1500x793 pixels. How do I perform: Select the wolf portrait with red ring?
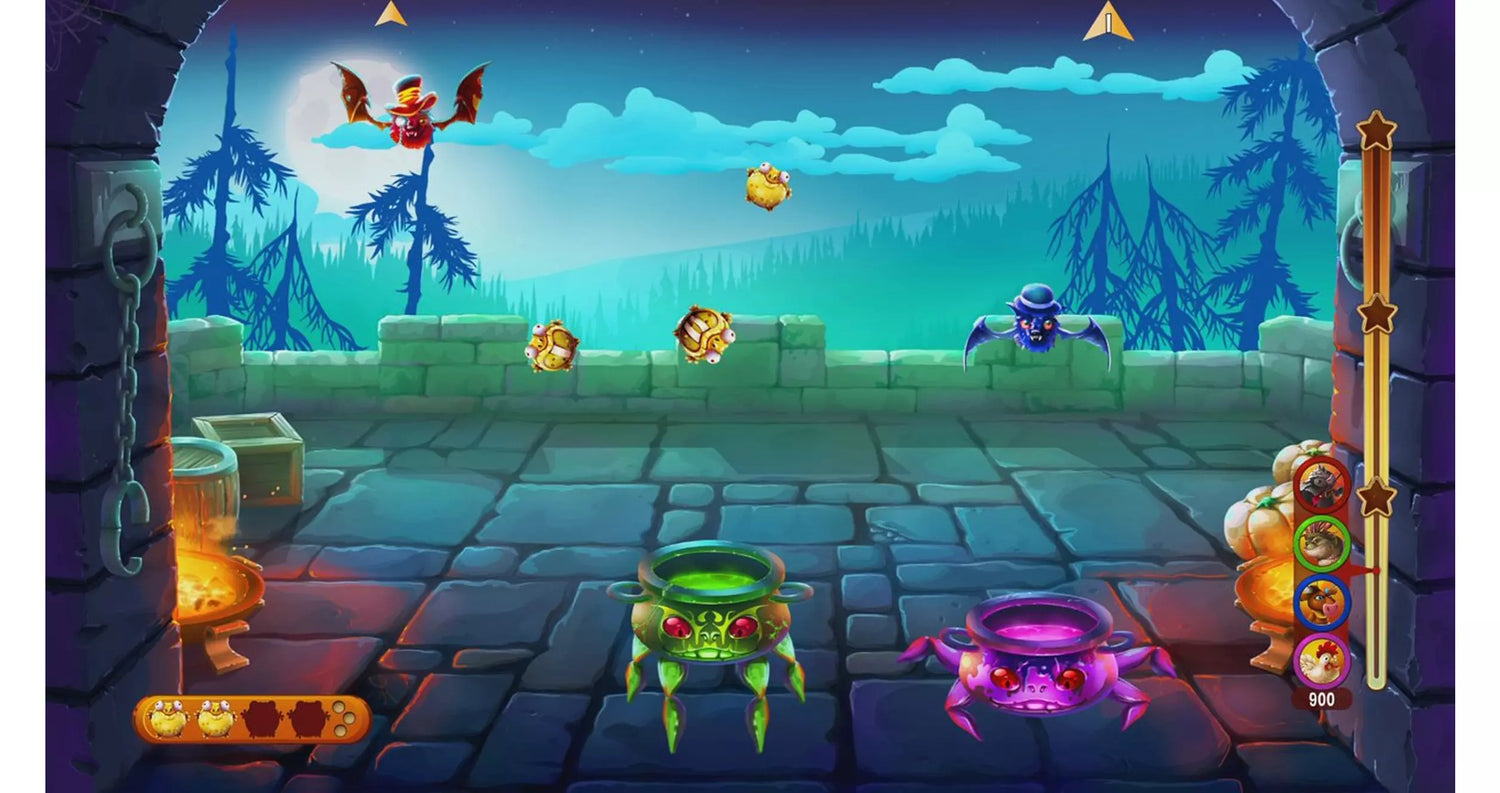coord(1322,484)
